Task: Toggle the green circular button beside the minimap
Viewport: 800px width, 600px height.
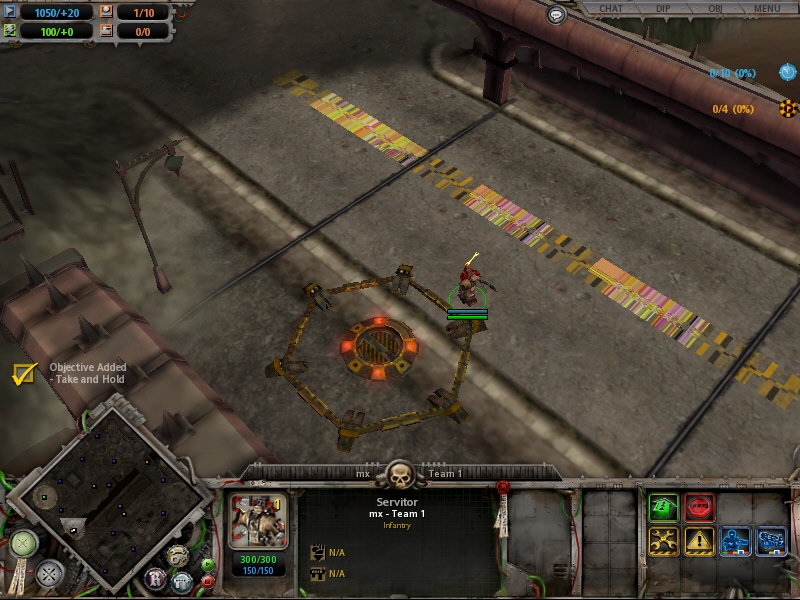Action: pyautogui.click(x=23, y=544)
